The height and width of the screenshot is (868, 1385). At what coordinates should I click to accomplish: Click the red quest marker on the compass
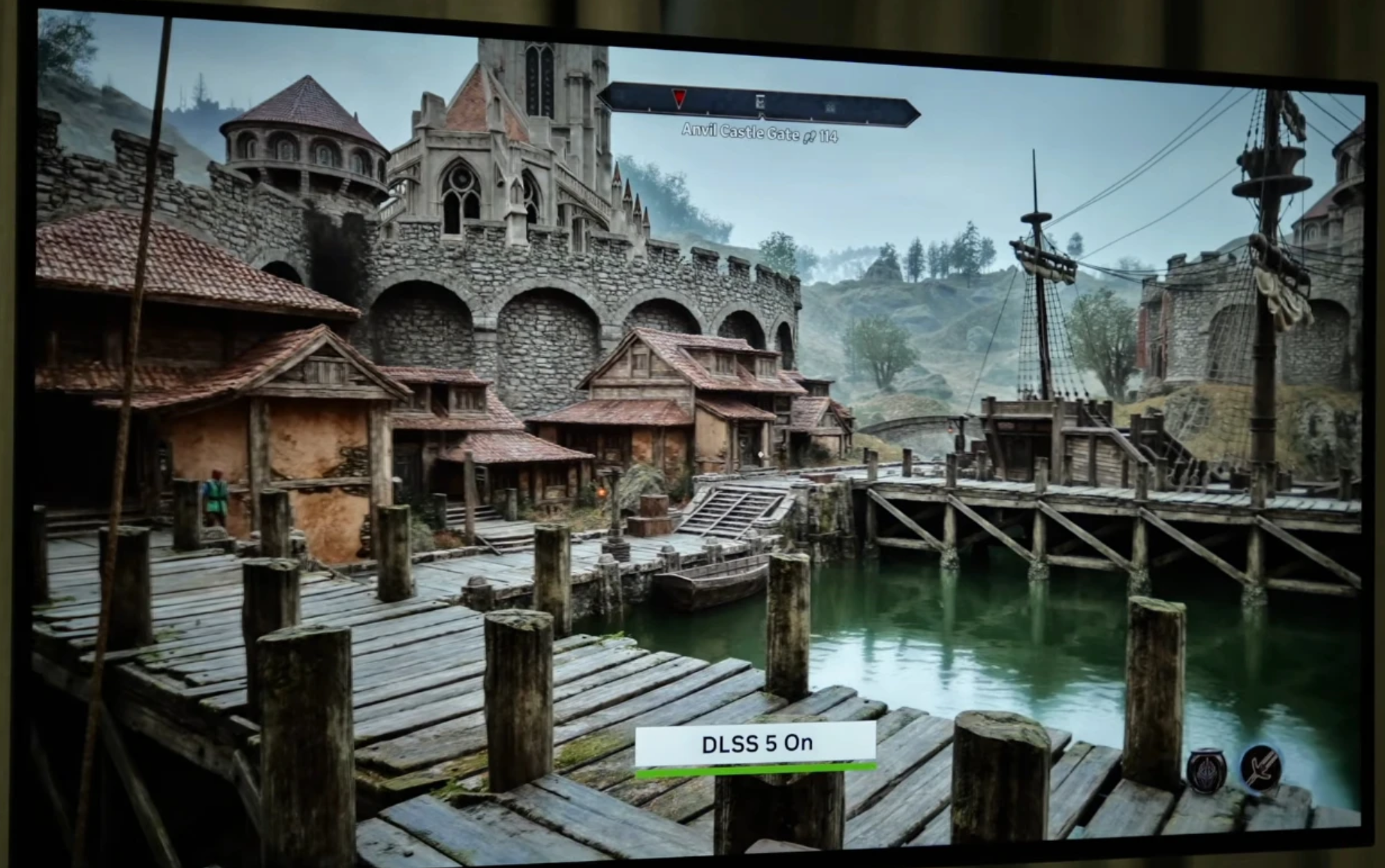(679, 100)
